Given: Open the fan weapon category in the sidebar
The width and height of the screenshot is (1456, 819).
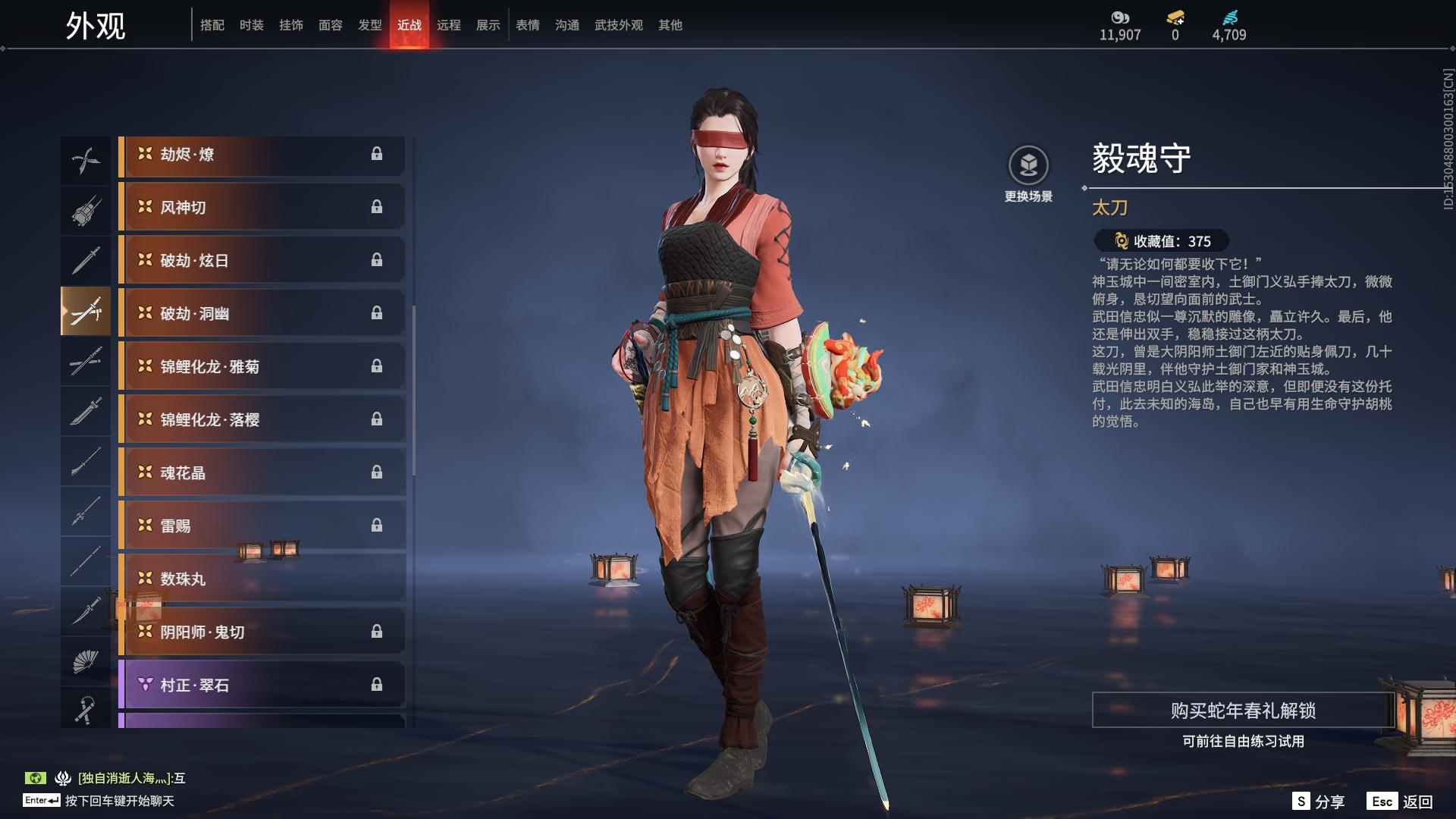Looking at the screenshot, I should tap(86, 658).
